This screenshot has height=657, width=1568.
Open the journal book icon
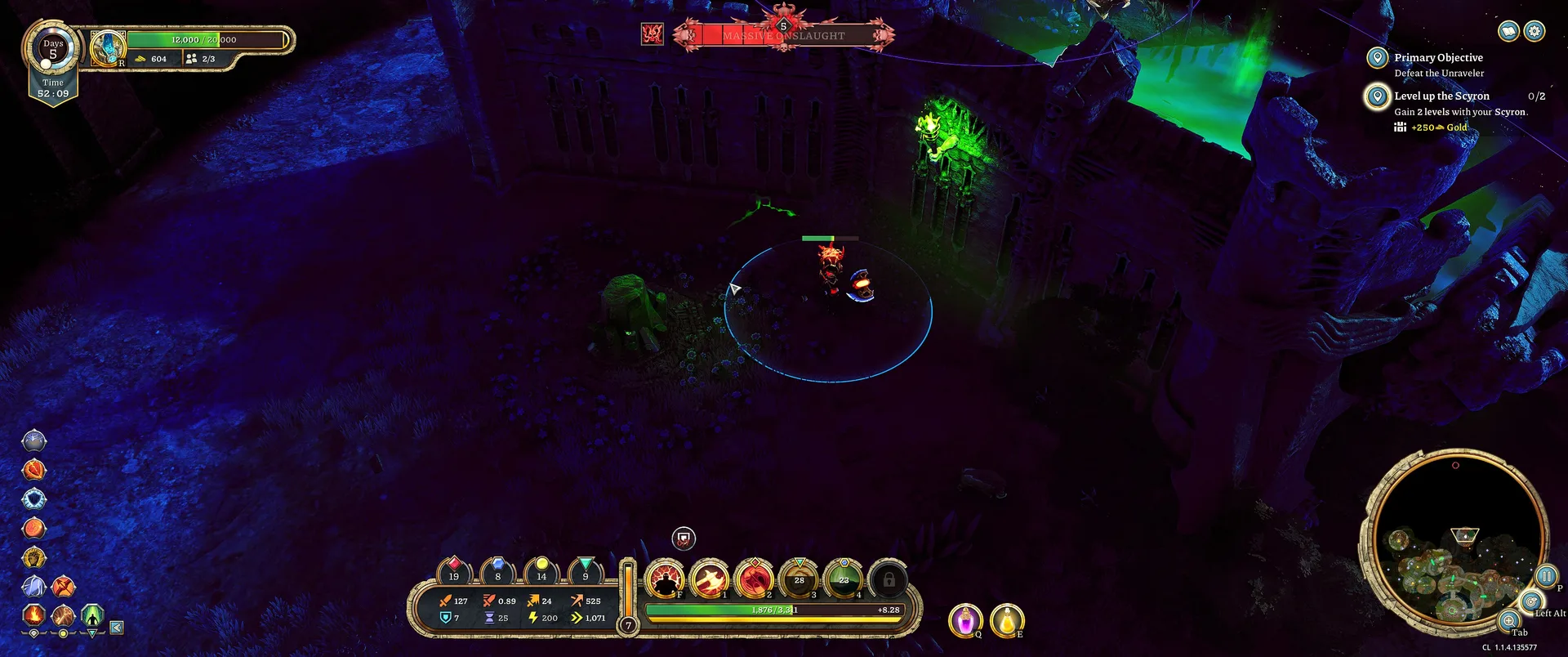(1508, 31)
